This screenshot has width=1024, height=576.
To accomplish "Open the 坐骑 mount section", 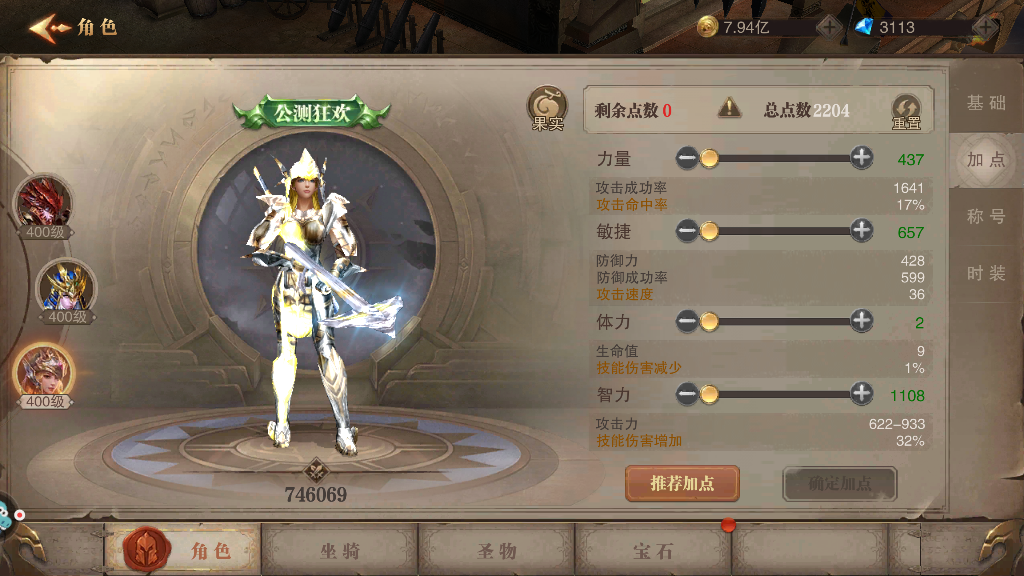I will pos(340,550).
